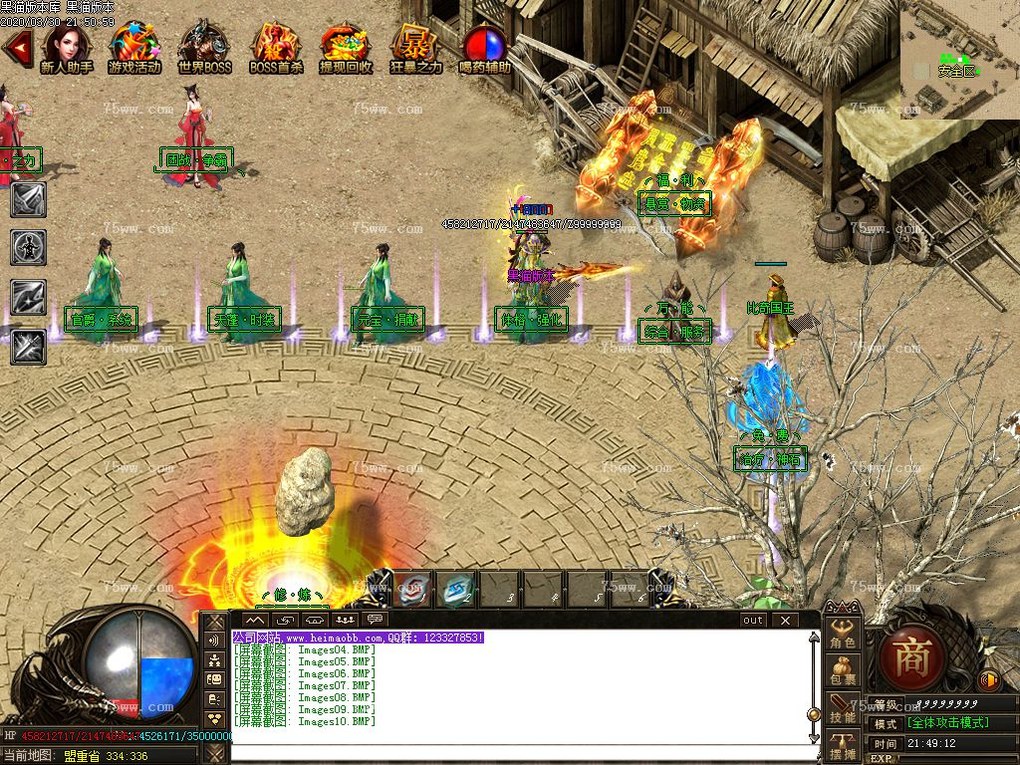This screenshot has width=1020, height=765.
Task: Open the 喝药辅助 potion assist
Action: pyautogui.click(x=485, y=46)
